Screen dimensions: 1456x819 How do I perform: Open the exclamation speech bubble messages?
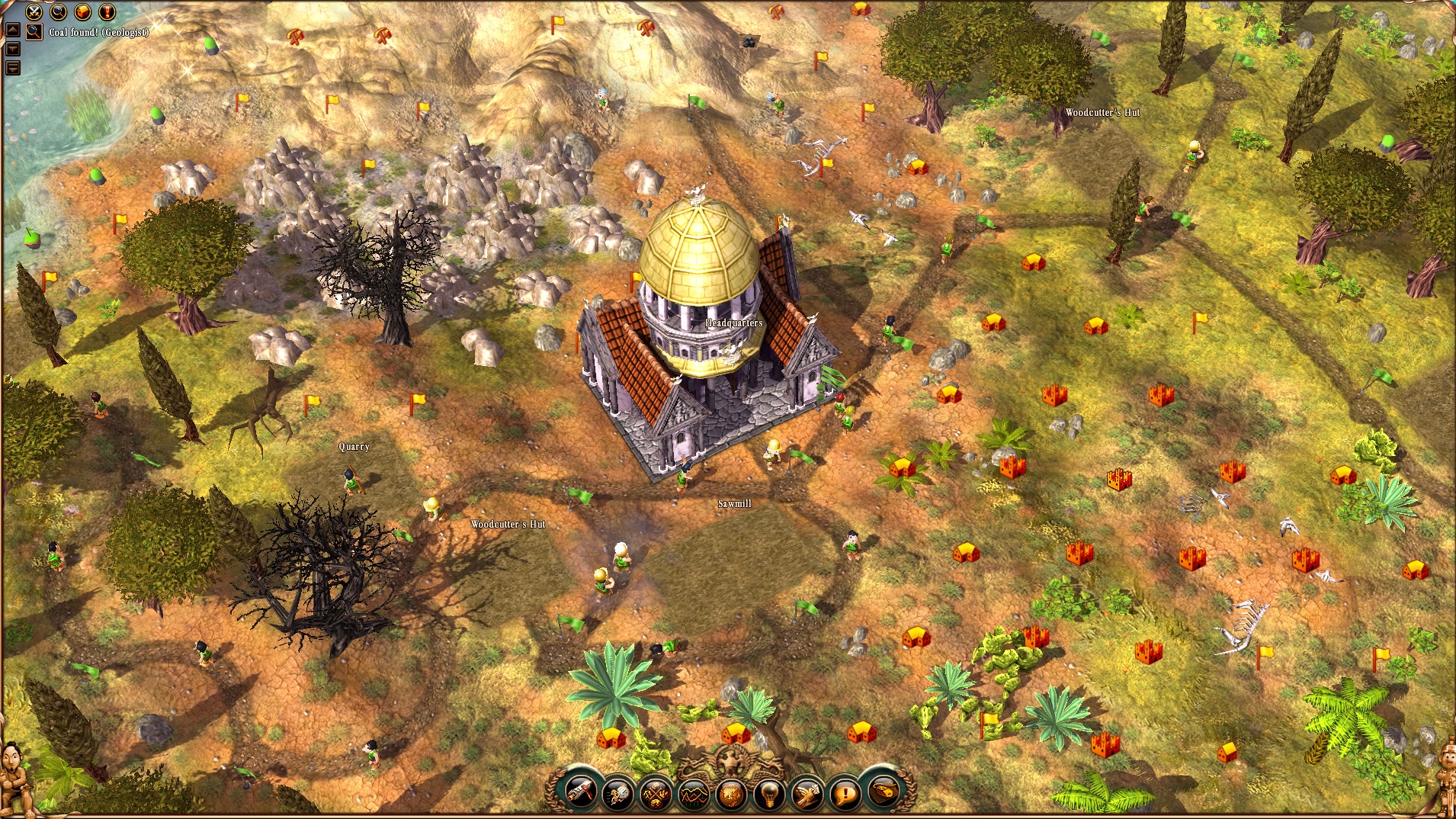point(845,794)
